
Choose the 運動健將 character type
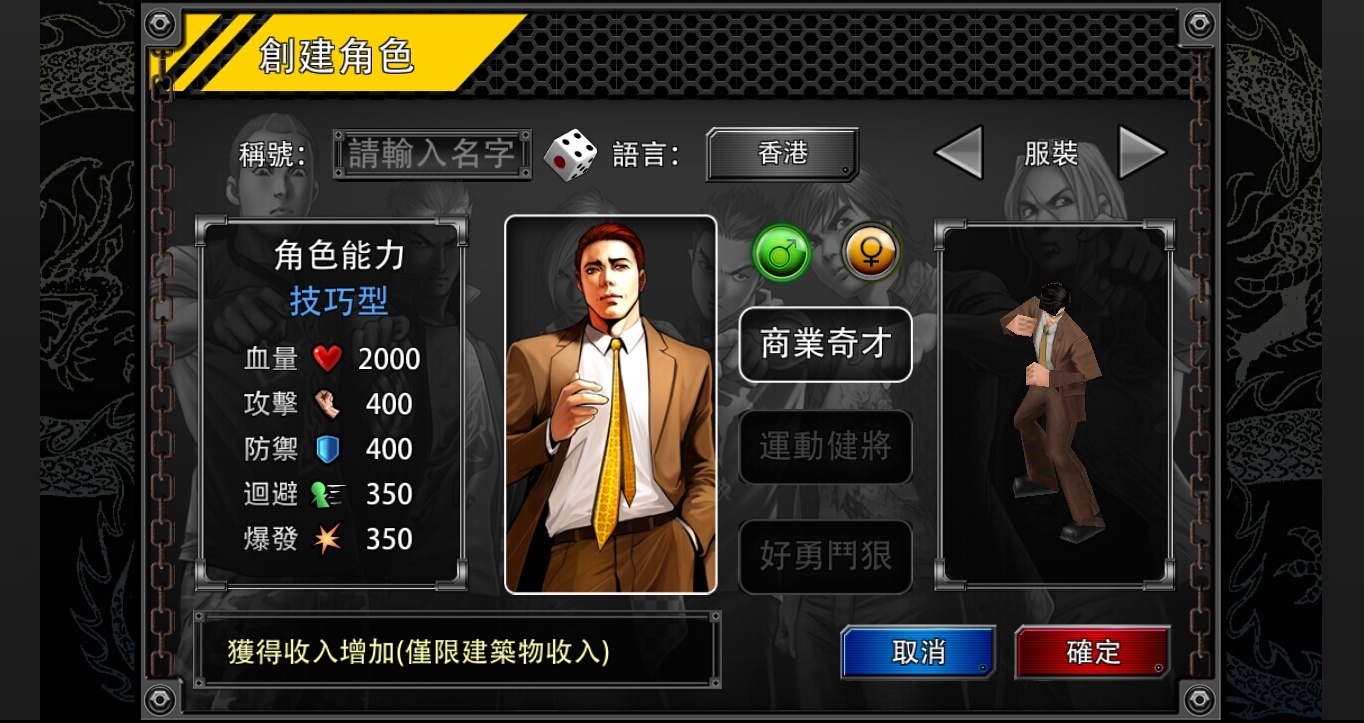(825, 447)
